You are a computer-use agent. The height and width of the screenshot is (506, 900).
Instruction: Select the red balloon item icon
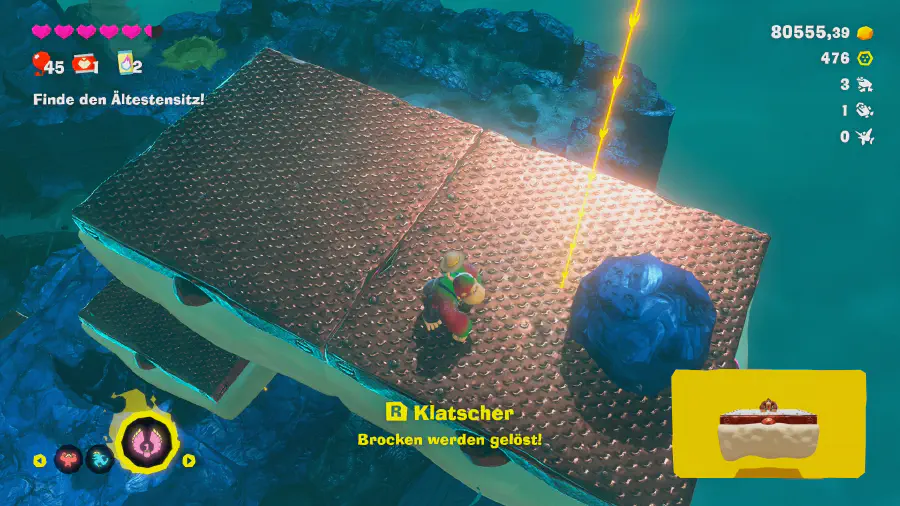coord(40,65)
